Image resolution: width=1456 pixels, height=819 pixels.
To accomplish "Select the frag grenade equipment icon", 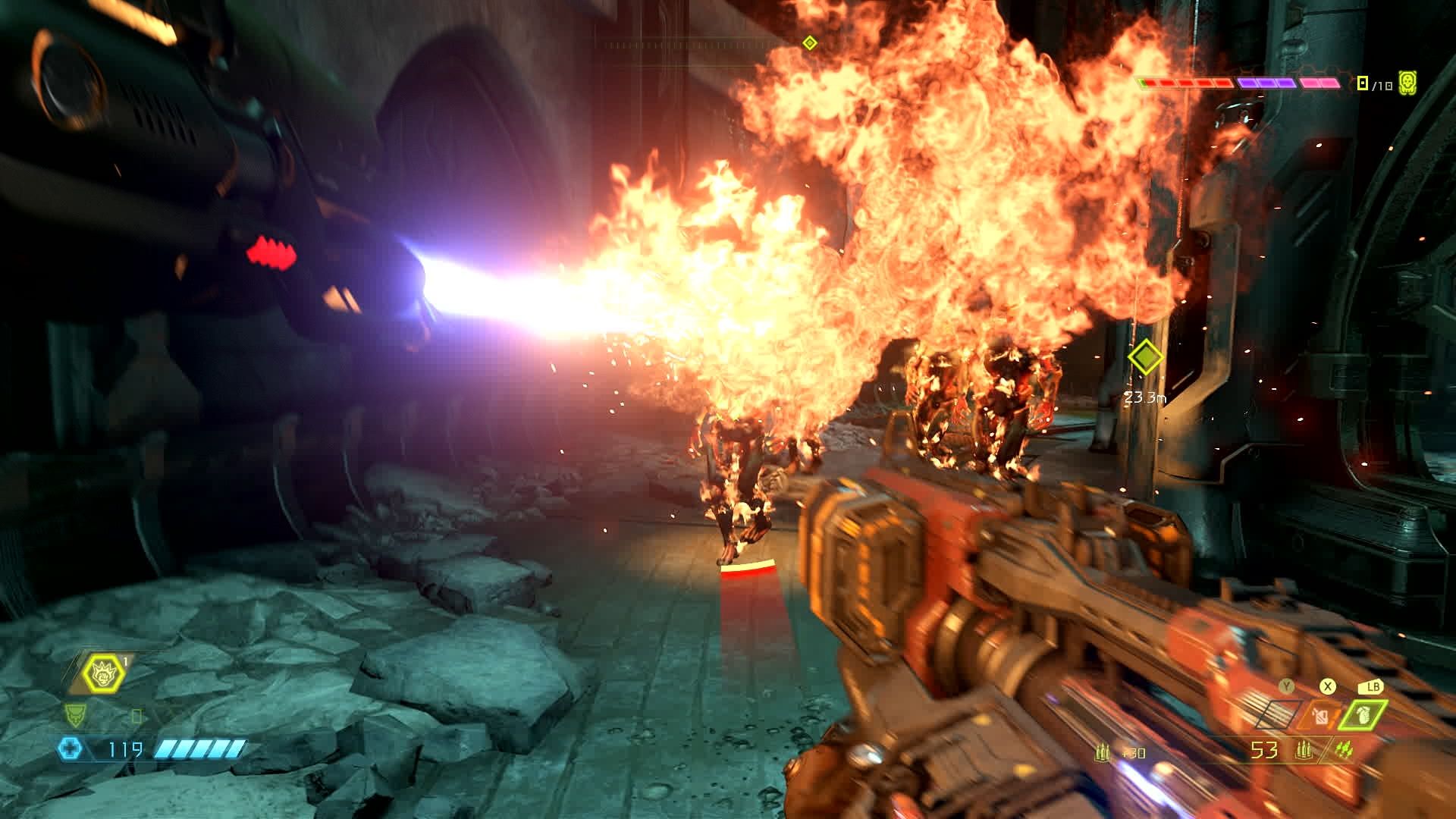I will (x=1363, y=716).
